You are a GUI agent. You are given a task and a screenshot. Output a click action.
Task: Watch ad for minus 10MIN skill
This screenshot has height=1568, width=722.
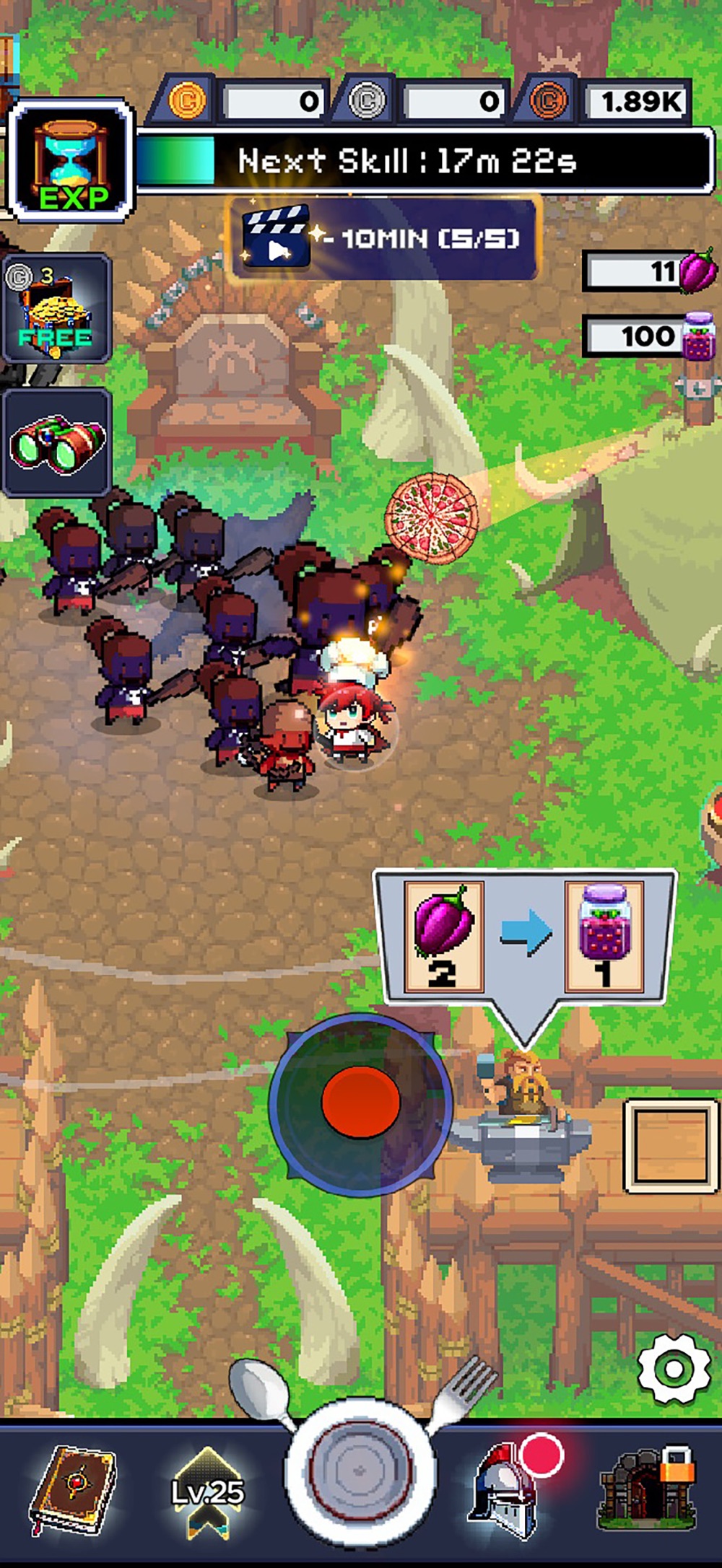[x=383, y=237]
